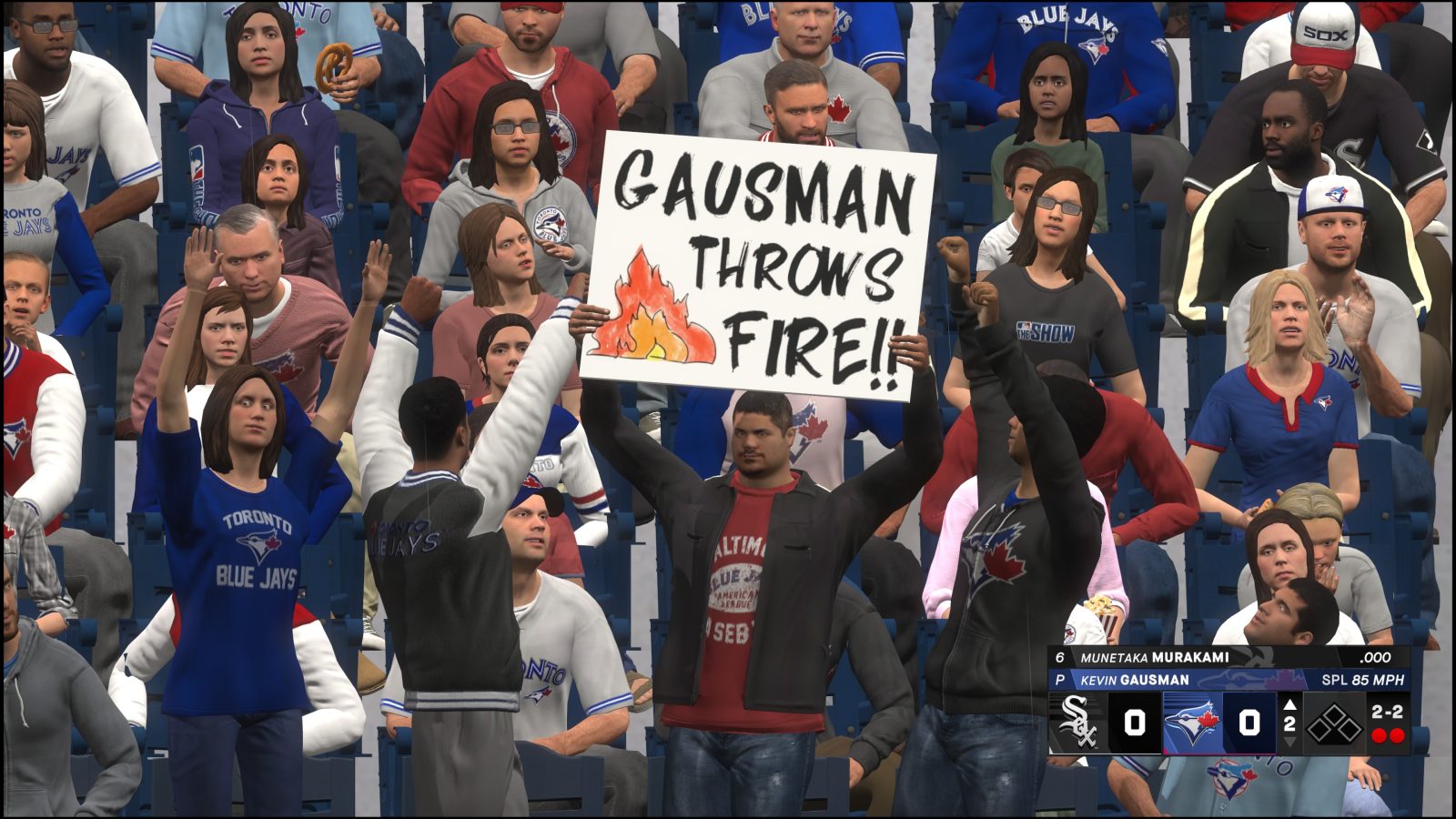Viewport: 1456px width, 819px height.
Task: Click the top-of-inning up arrow
Action: pyautogui.click(x=1289, y=705)
